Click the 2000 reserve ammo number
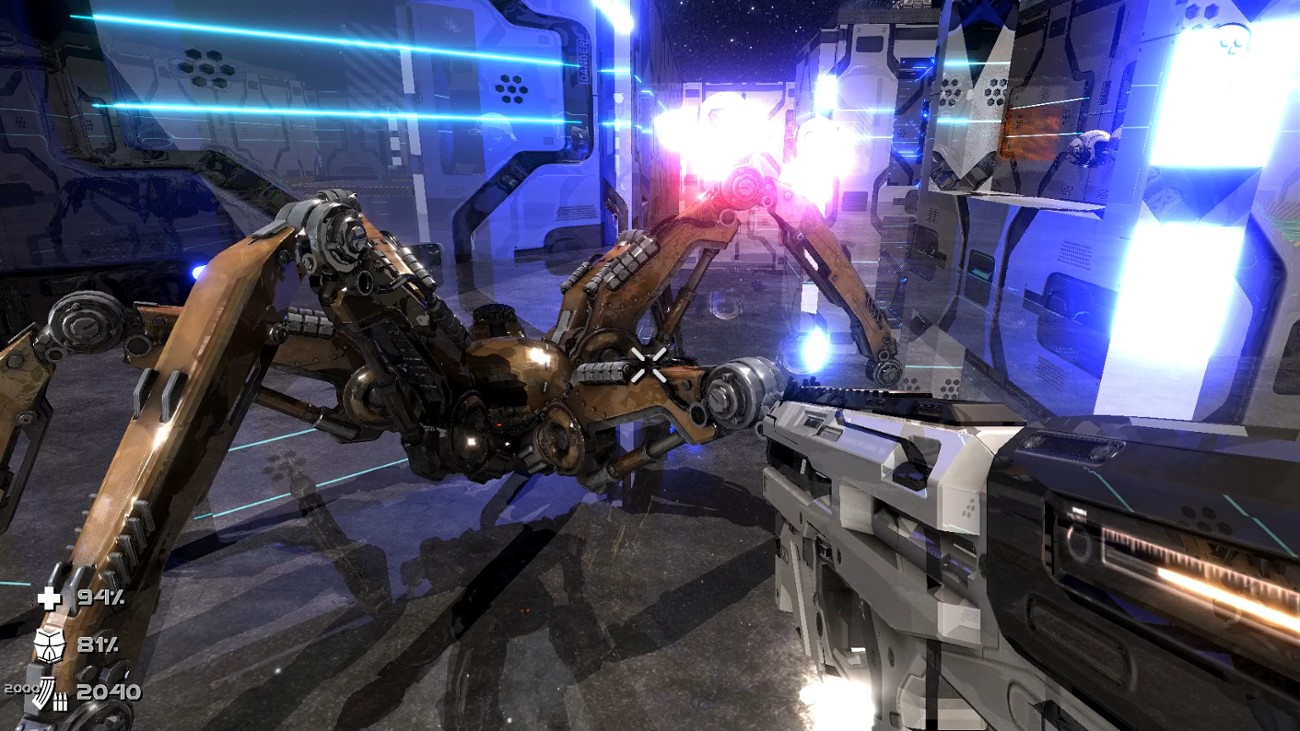Viewport: 1300px width, 731px height. point(19,687)
